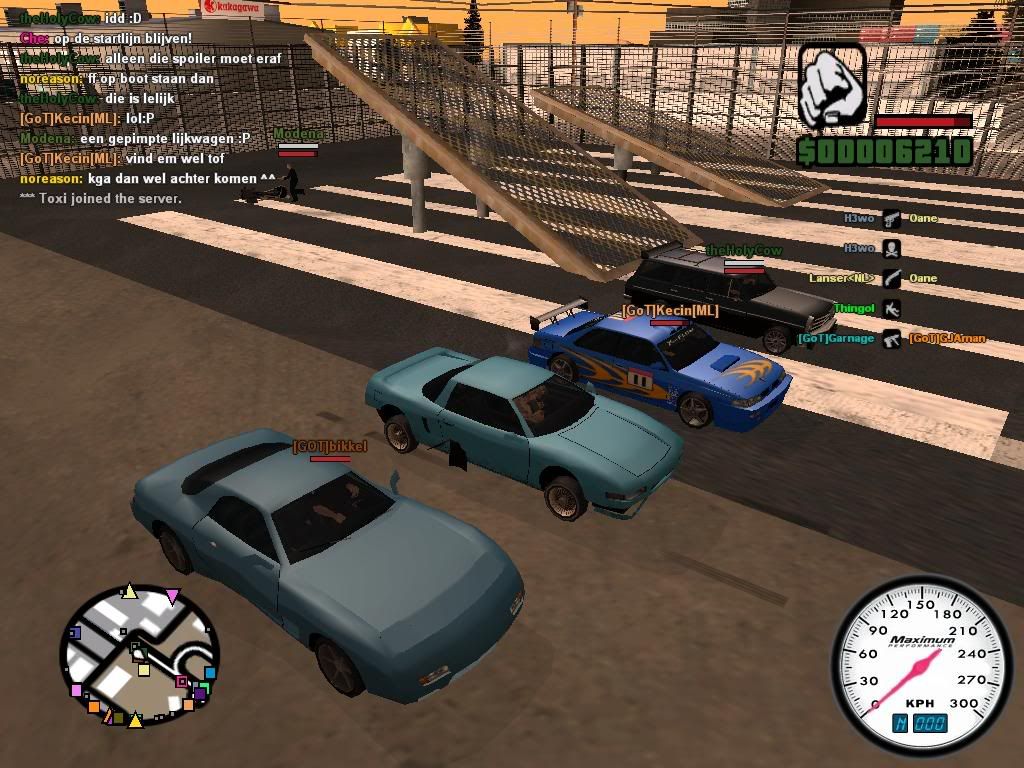Click the skull icon in the kill feed

click(891, 249)
